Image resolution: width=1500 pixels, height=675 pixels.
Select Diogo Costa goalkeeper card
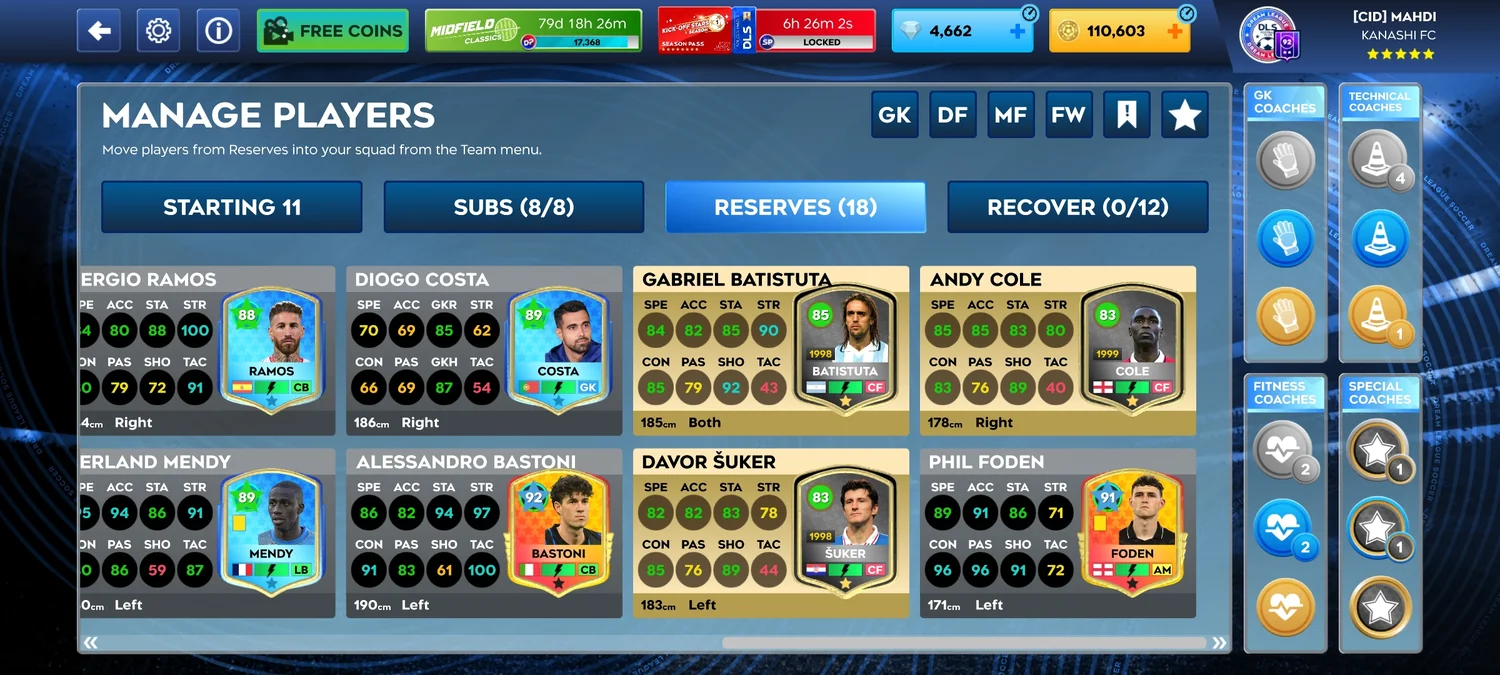point(484,351)
